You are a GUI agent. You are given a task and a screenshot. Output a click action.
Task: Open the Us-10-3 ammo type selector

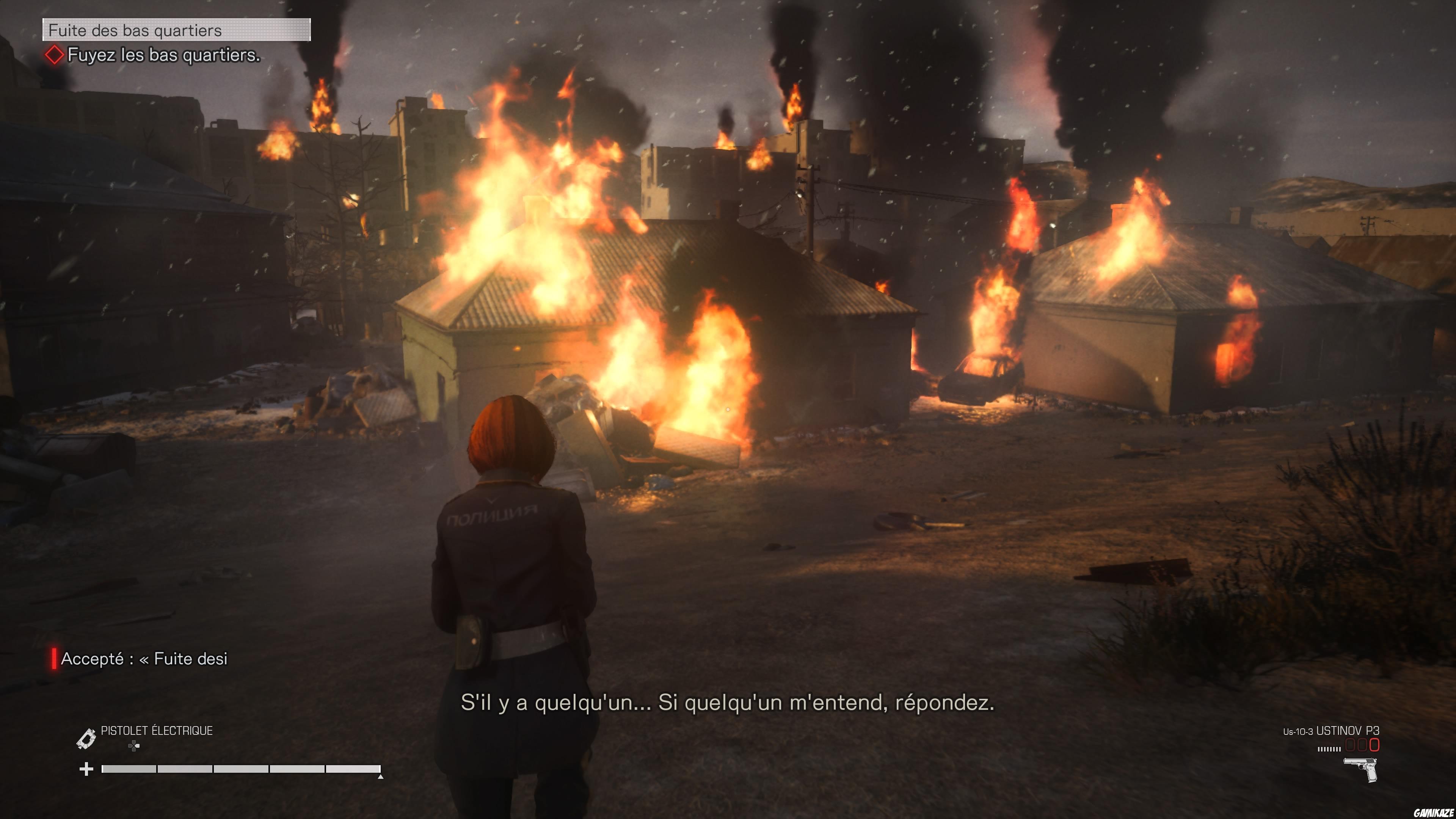coord(1299,732)
